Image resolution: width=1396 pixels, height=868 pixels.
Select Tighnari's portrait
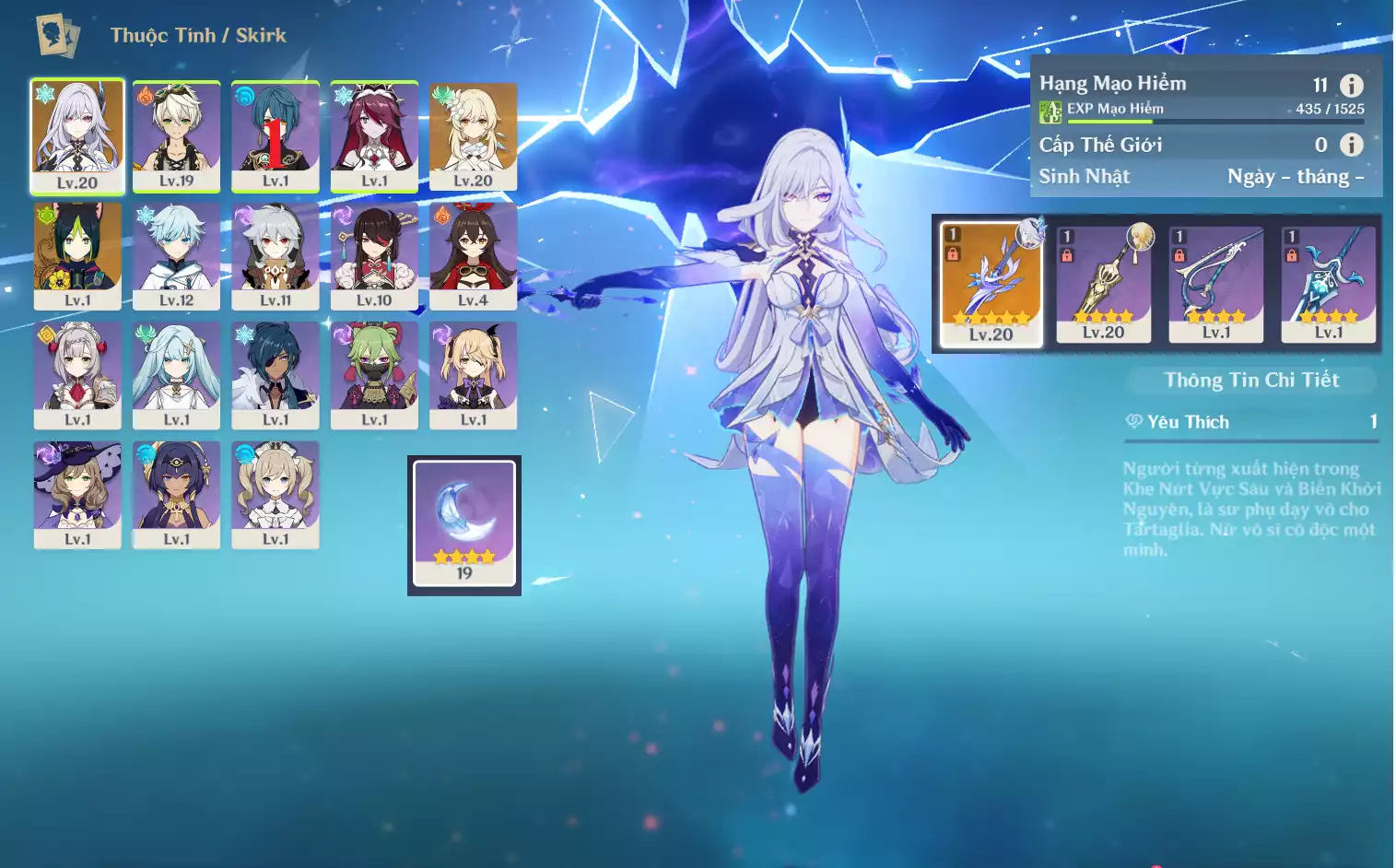(x=77, y=255)
